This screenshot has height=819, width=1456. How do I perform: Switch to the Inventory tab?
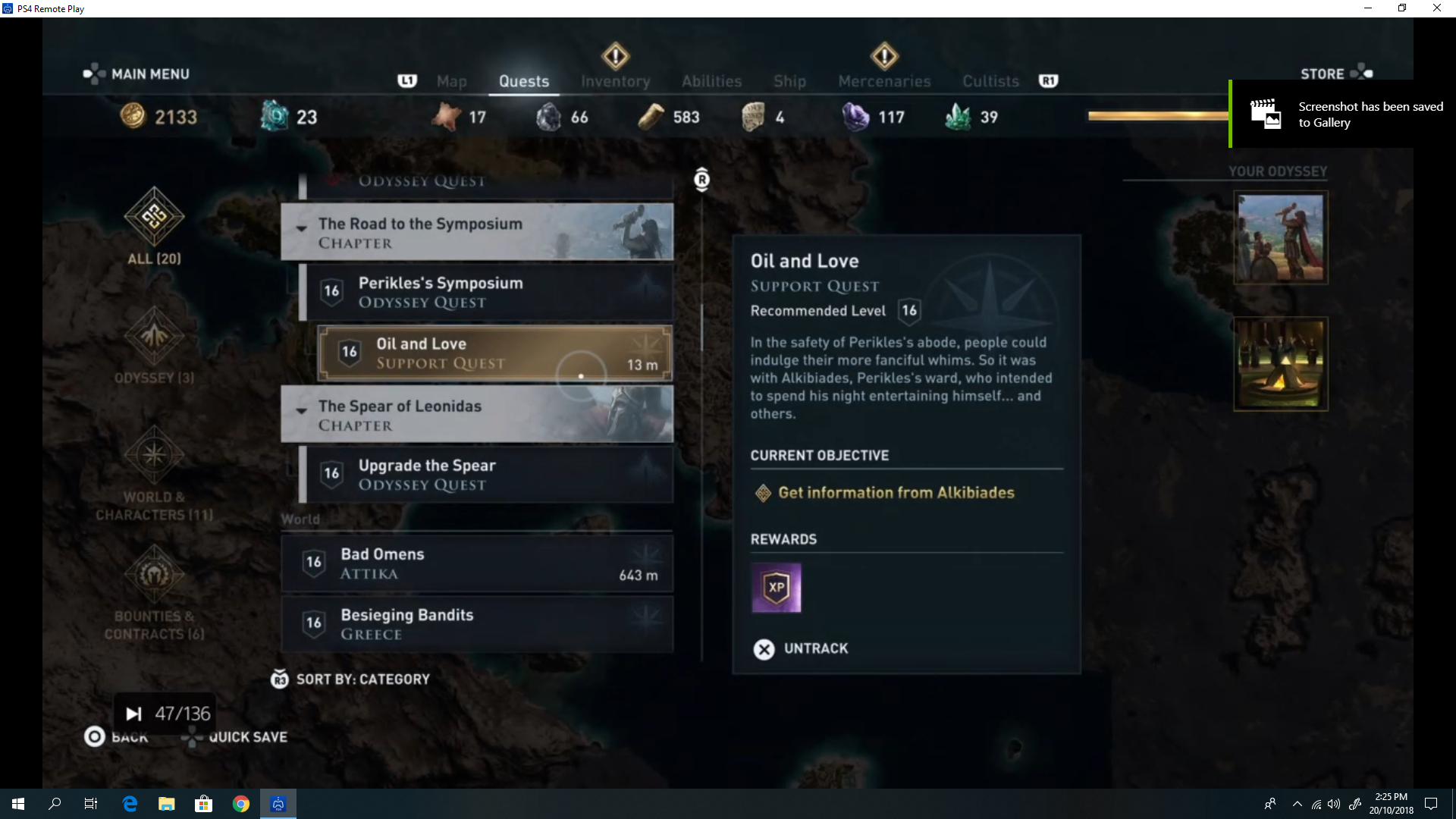pyautogui.click(x=615, y=80)
